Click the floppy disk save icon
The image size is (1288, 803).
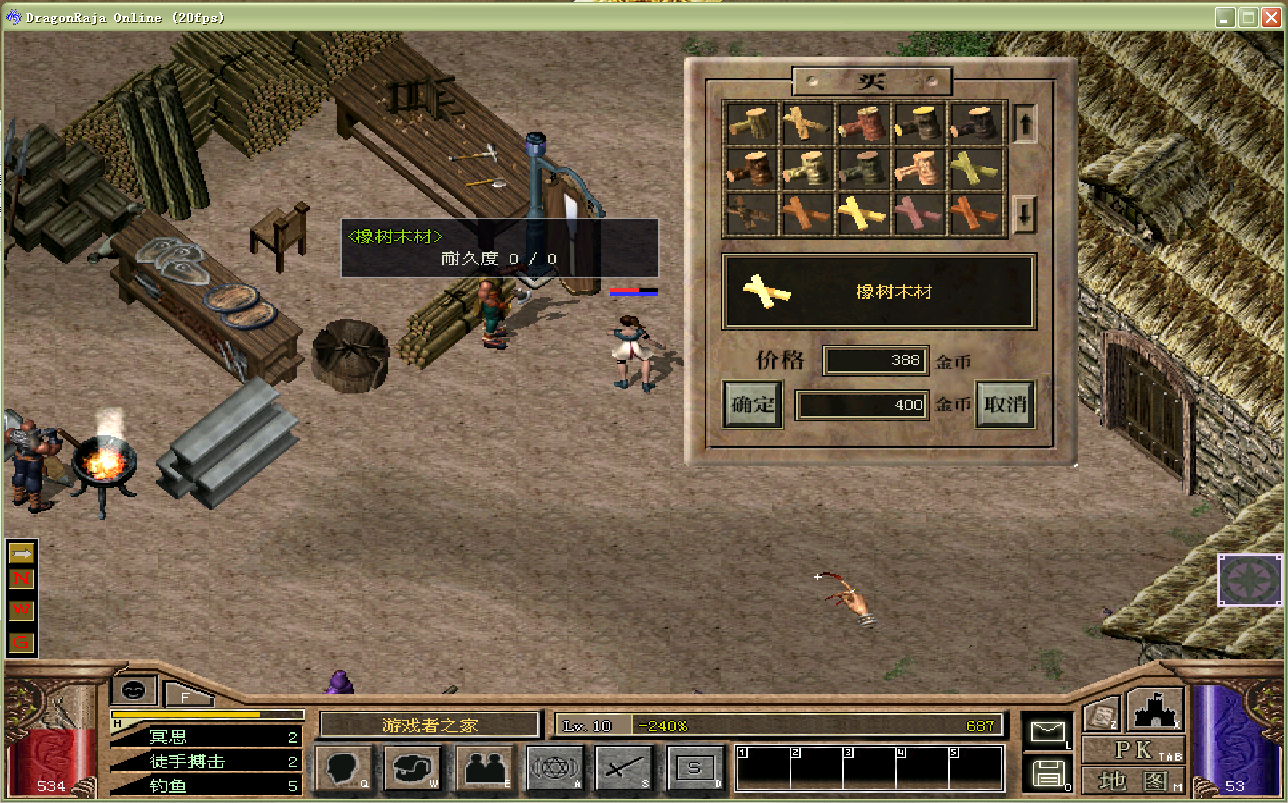(x=1045, y=772)
